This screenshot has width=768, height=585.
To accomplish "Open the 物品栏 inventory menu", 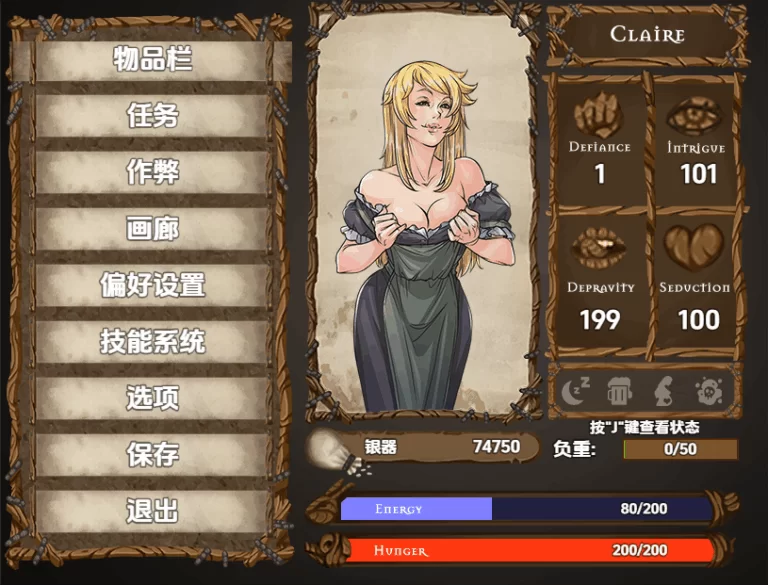I will (x=153, y=60).
